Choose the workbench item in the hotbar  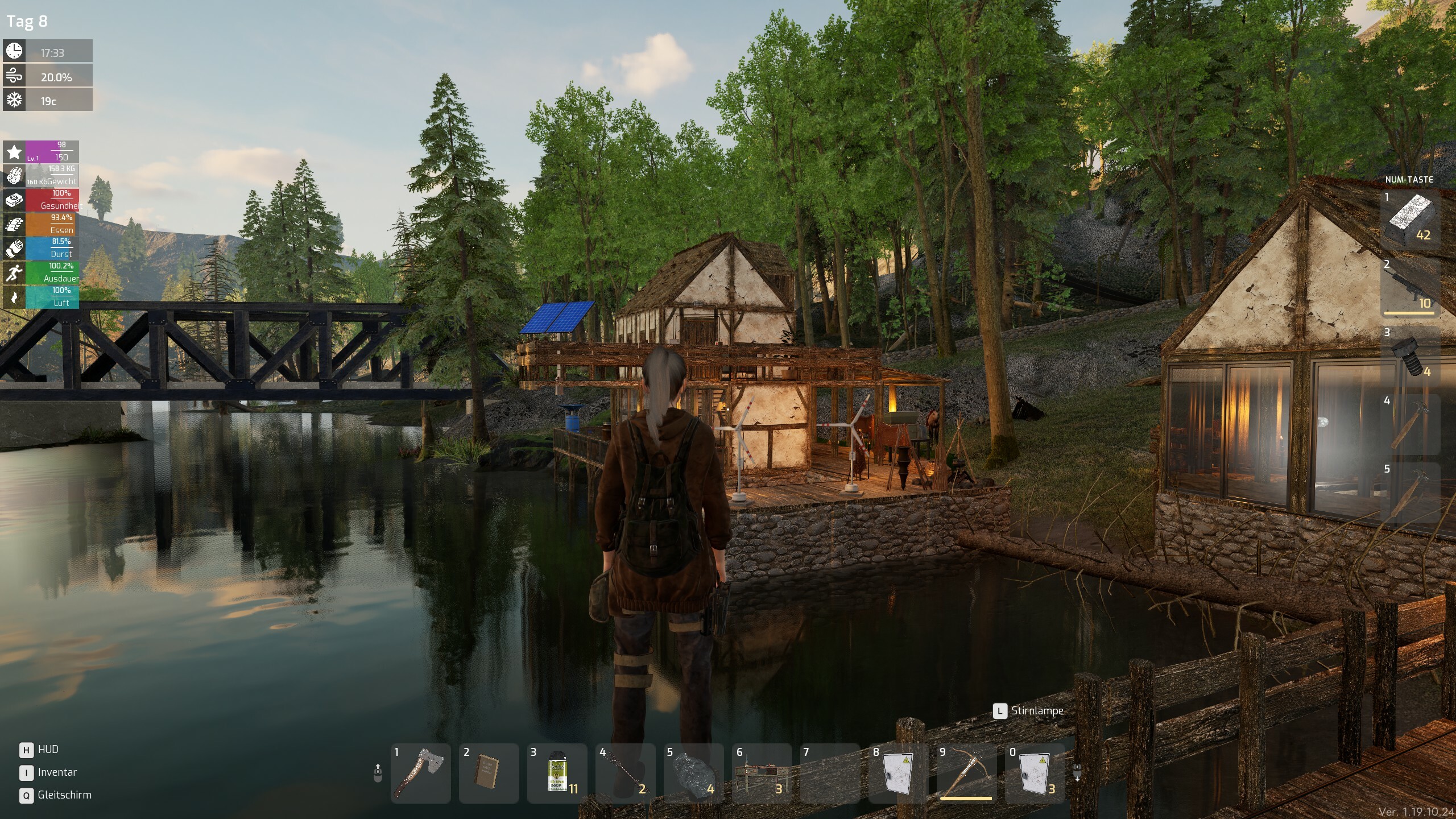click(x=762, y=773)
